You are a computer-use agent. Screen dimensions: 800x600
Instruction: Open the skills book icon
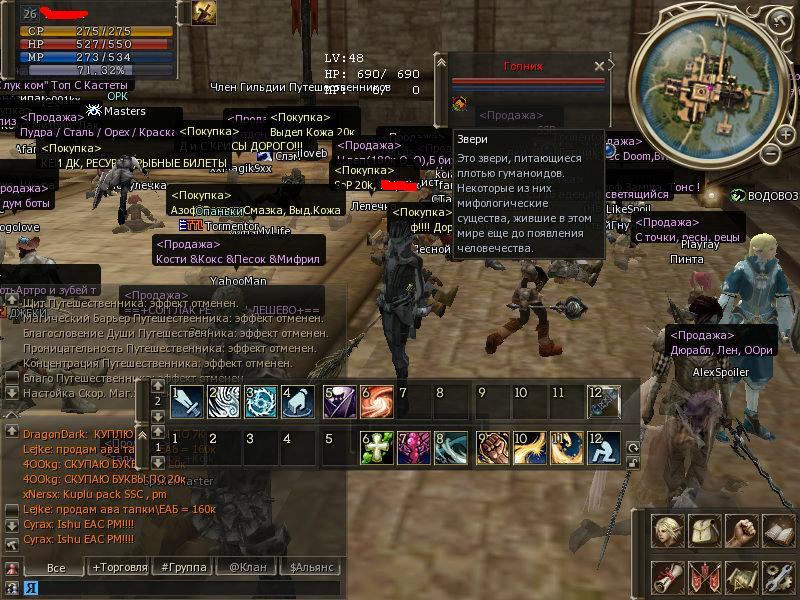coord(777,531)
